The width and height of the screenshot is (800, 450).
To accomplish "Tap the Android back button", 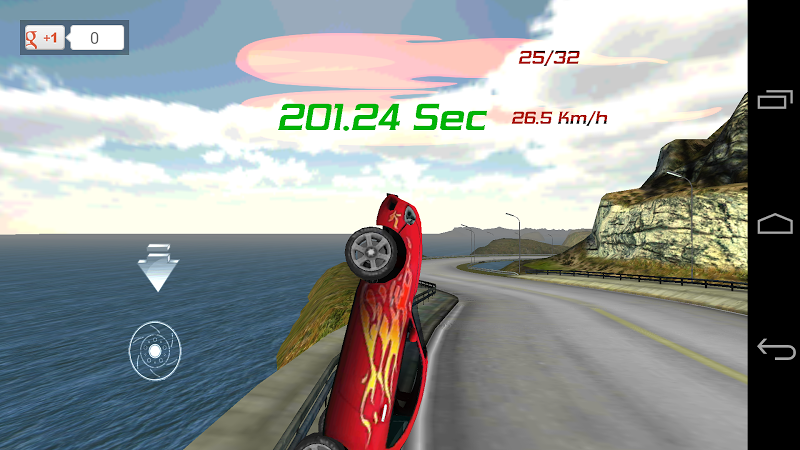I will [x=775, y=349].
